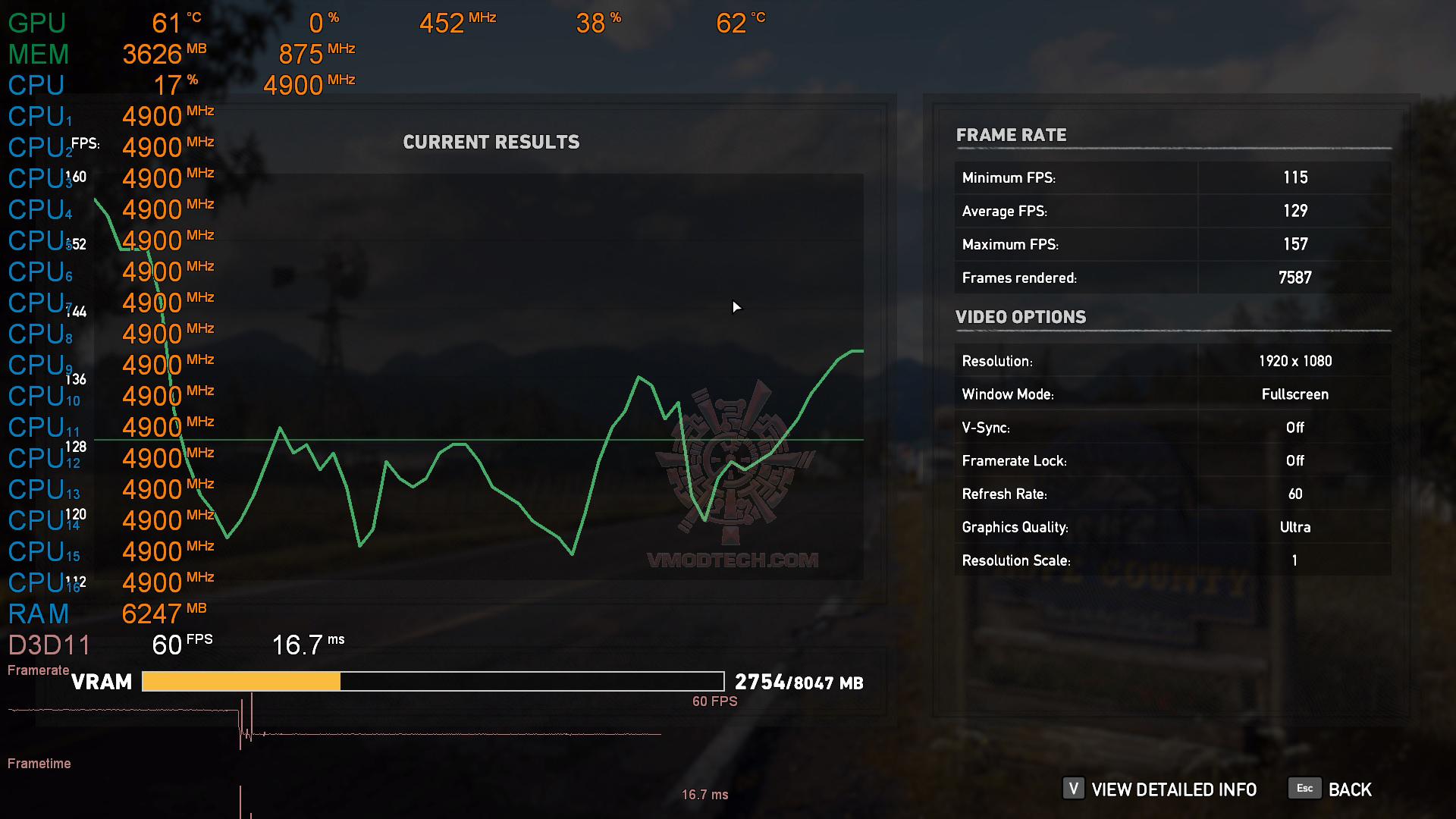Select the FRAME RATE section header
Viewport: 1456px width, 819px height.
pyautogui.click(x=1012, y=135)
